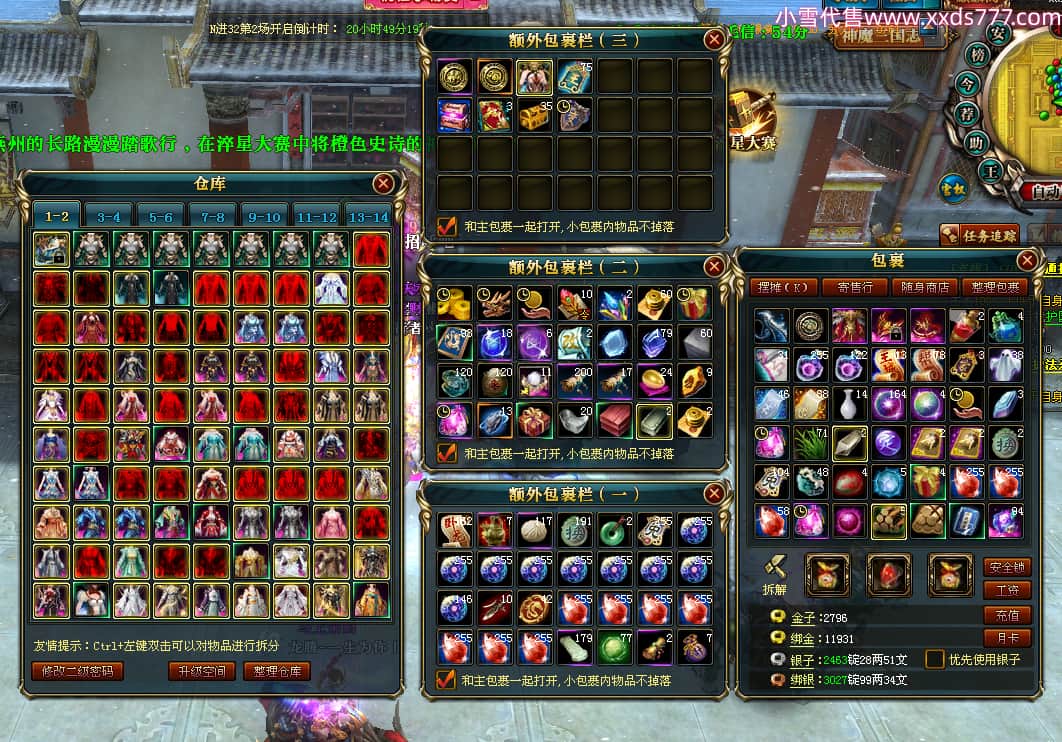Enable the 优先使用银子 checkbox
Image resolution: width=1062 pixels, height=742 pixels.
tap(935, 659)
